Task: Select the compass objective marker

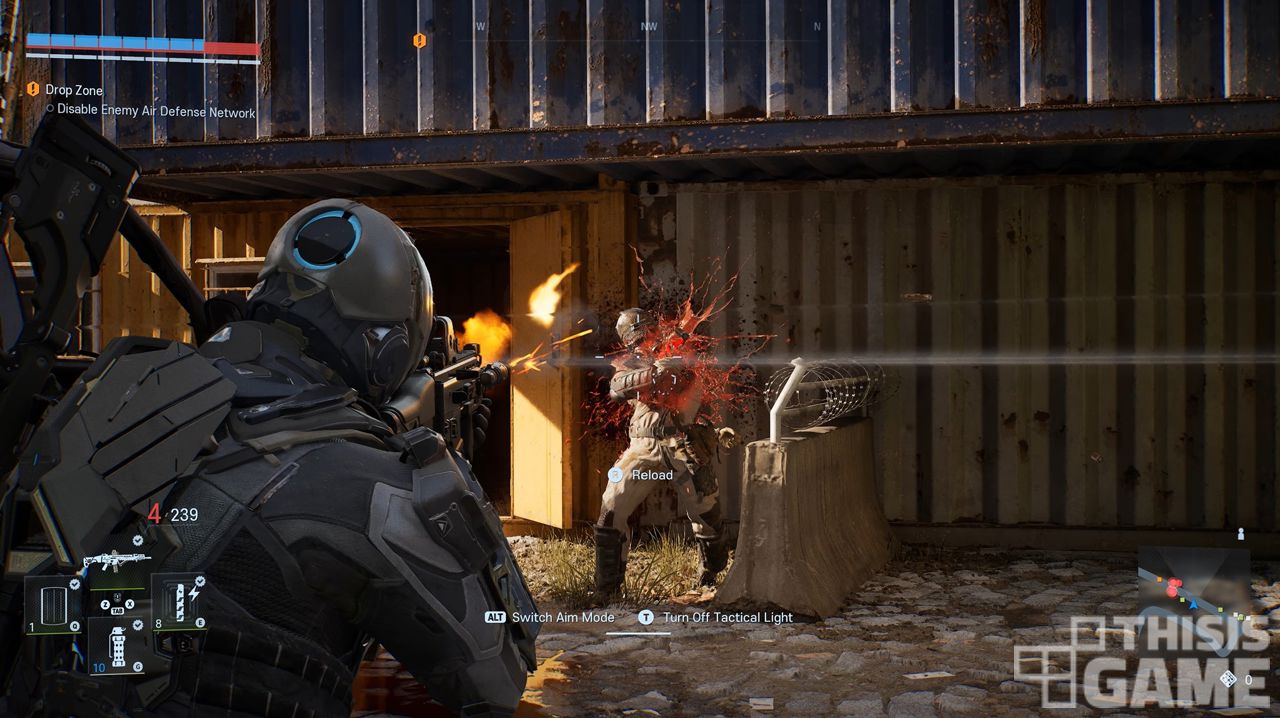Action: [420, 40]
